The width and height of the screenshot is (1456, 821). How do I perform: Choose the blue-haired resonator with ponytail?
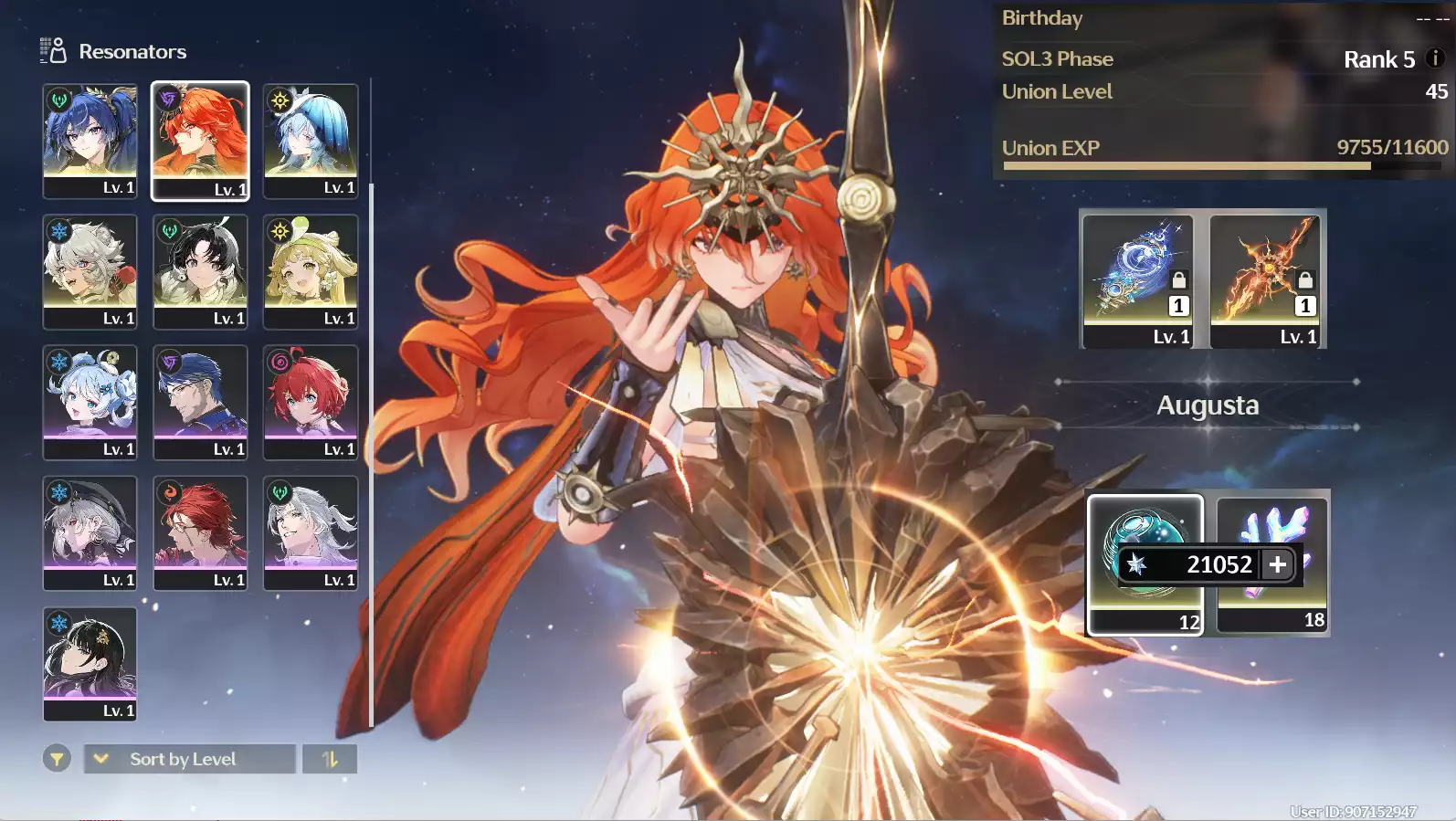tap(90, 140)
